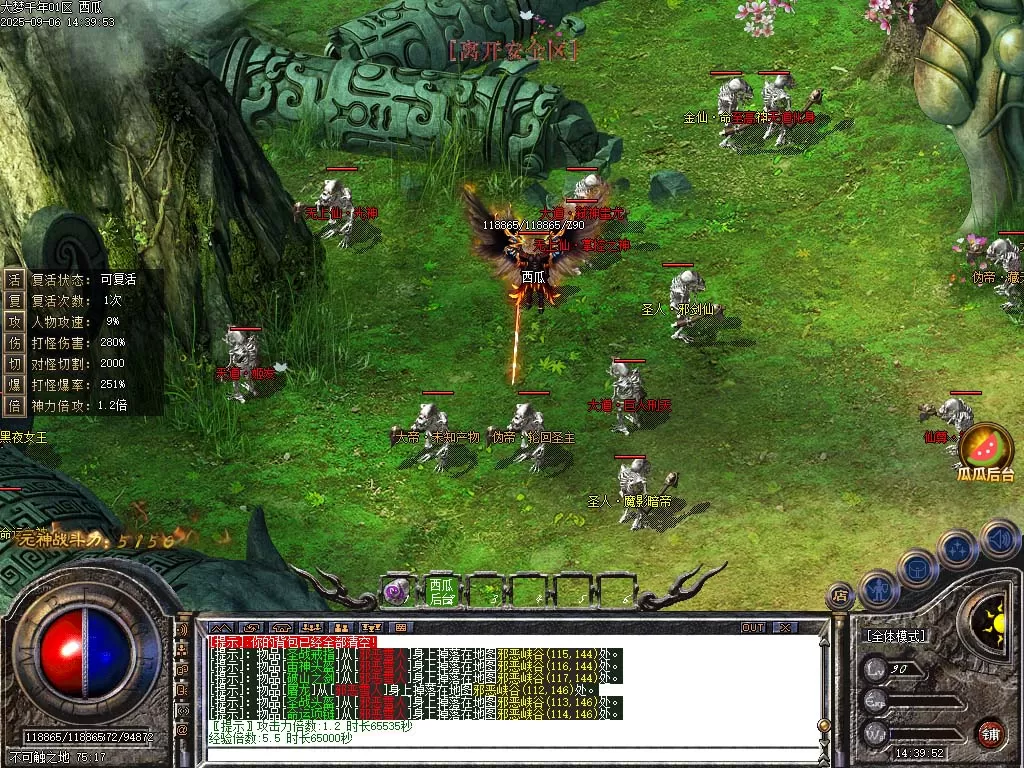The height and width of the screenshot is (768, 1024).
Task: Open the skills sparkle round button
Action: (957, 548)
